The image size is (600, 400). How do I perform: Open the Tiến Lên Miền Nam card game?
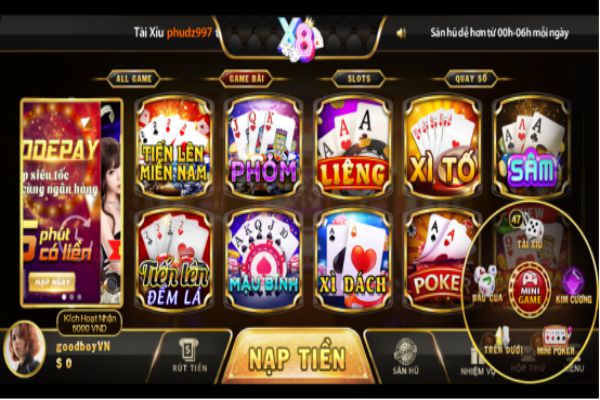(x=174, y=146)
